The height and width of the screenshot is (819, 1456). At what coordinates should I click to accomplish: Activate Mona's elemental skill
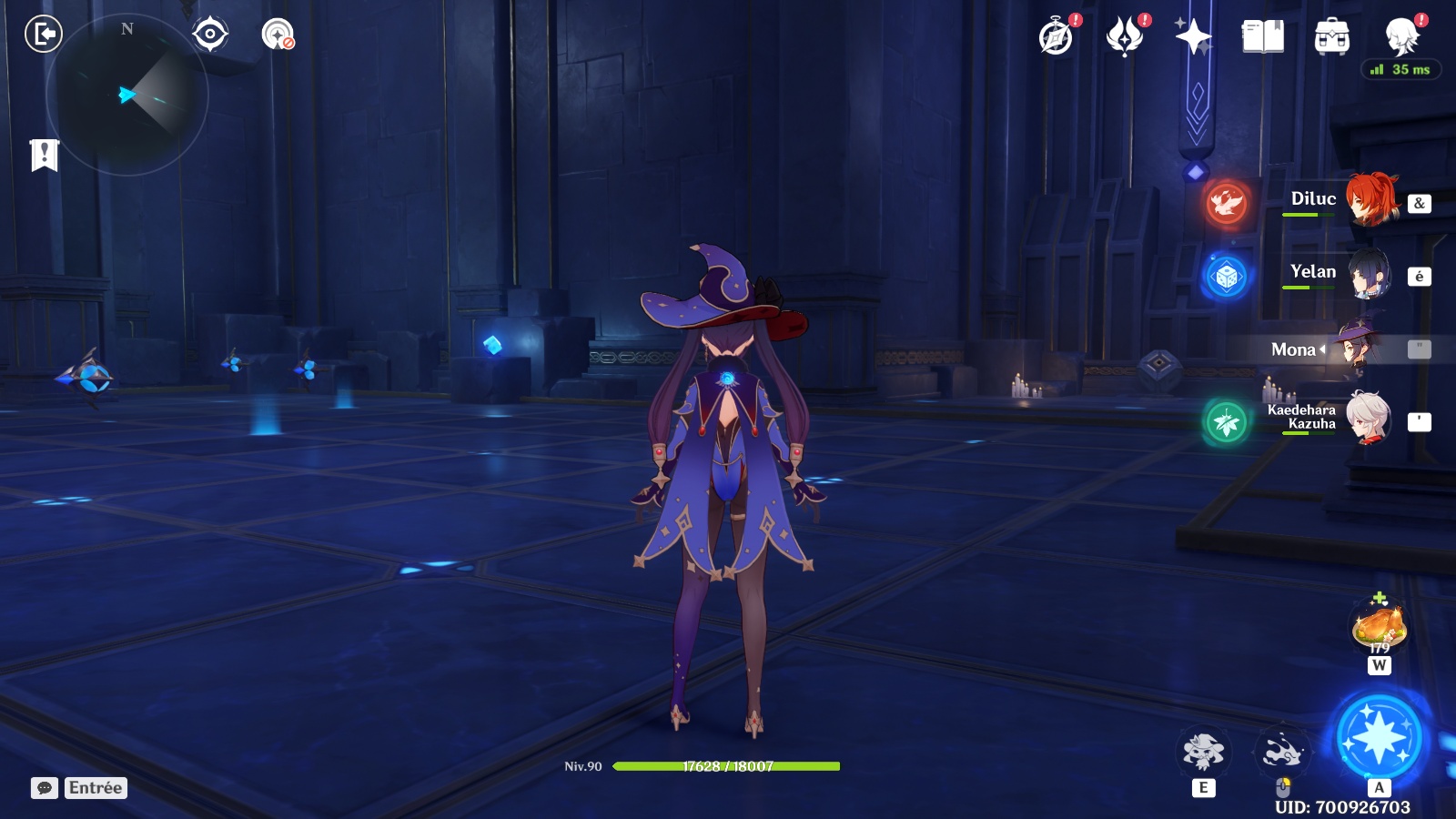[x=1203, y=752]
